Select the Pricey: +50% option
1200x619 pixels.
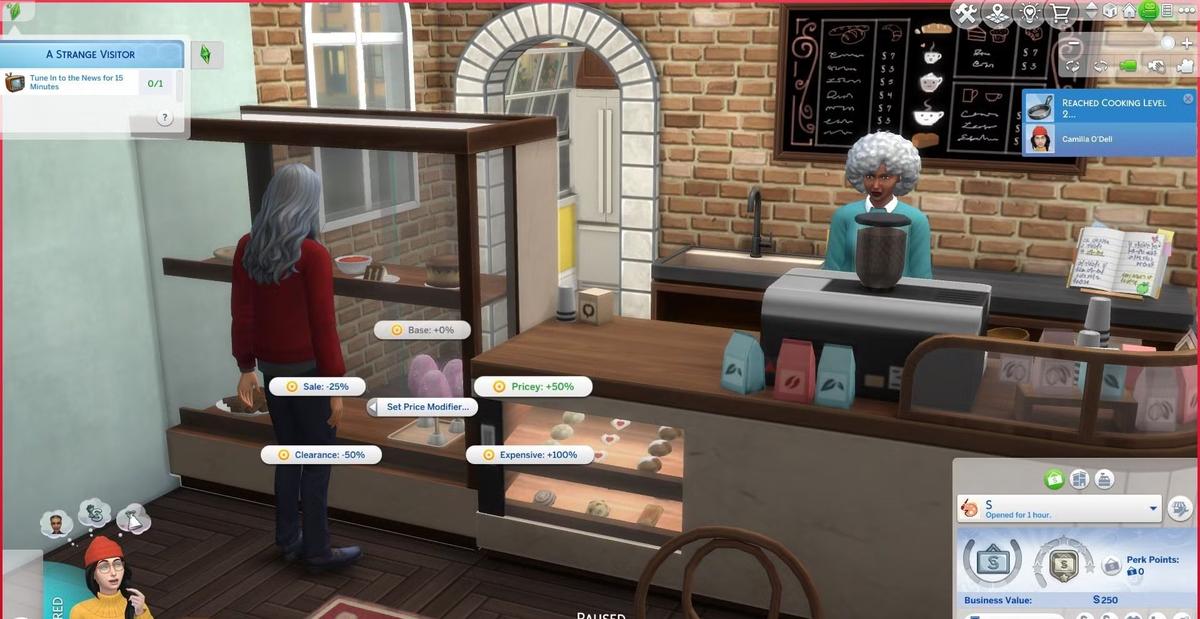coord(533,386)
